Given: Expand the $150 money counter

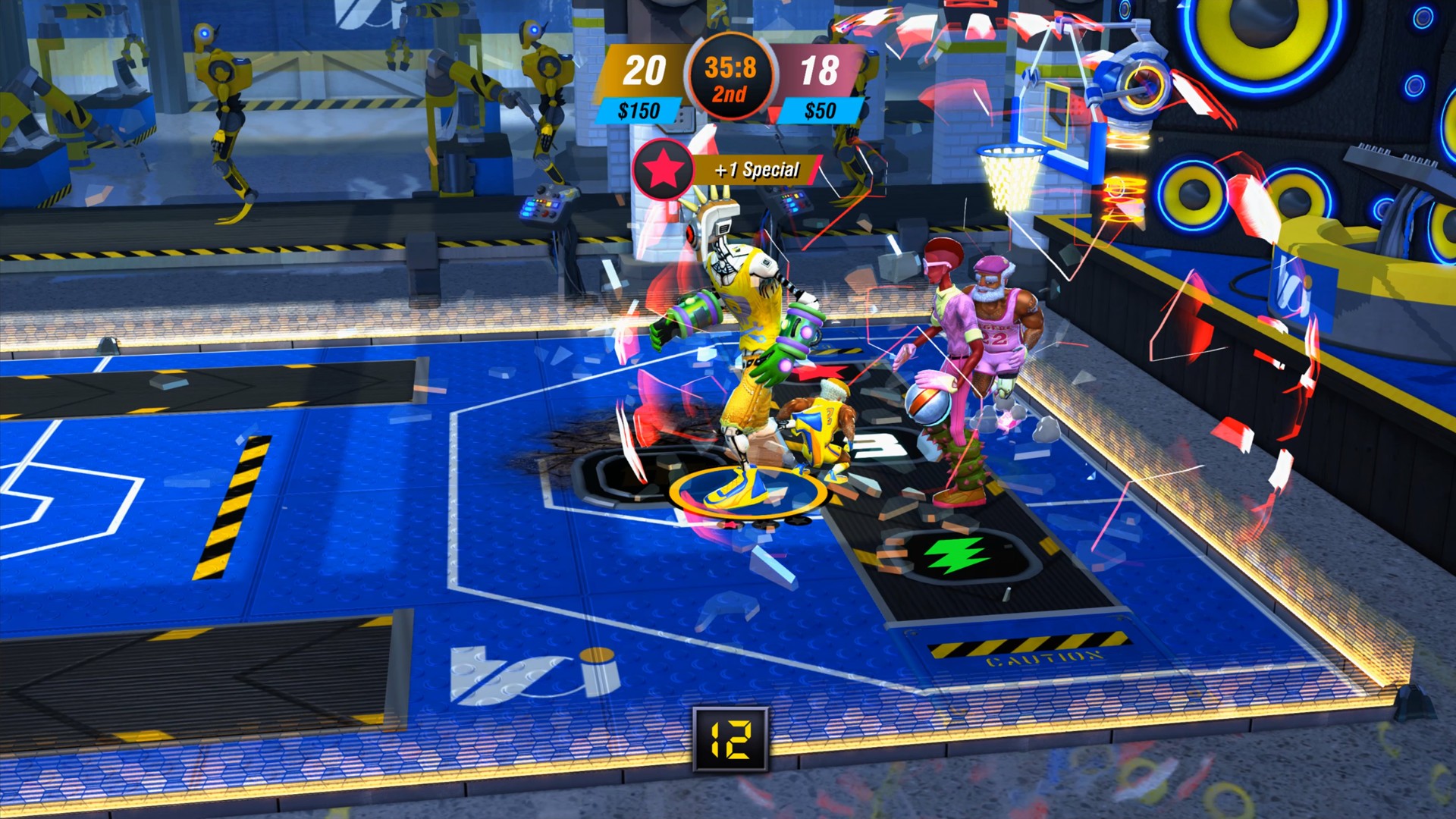Looking at the screenshot, I should (x=639, y=108).
